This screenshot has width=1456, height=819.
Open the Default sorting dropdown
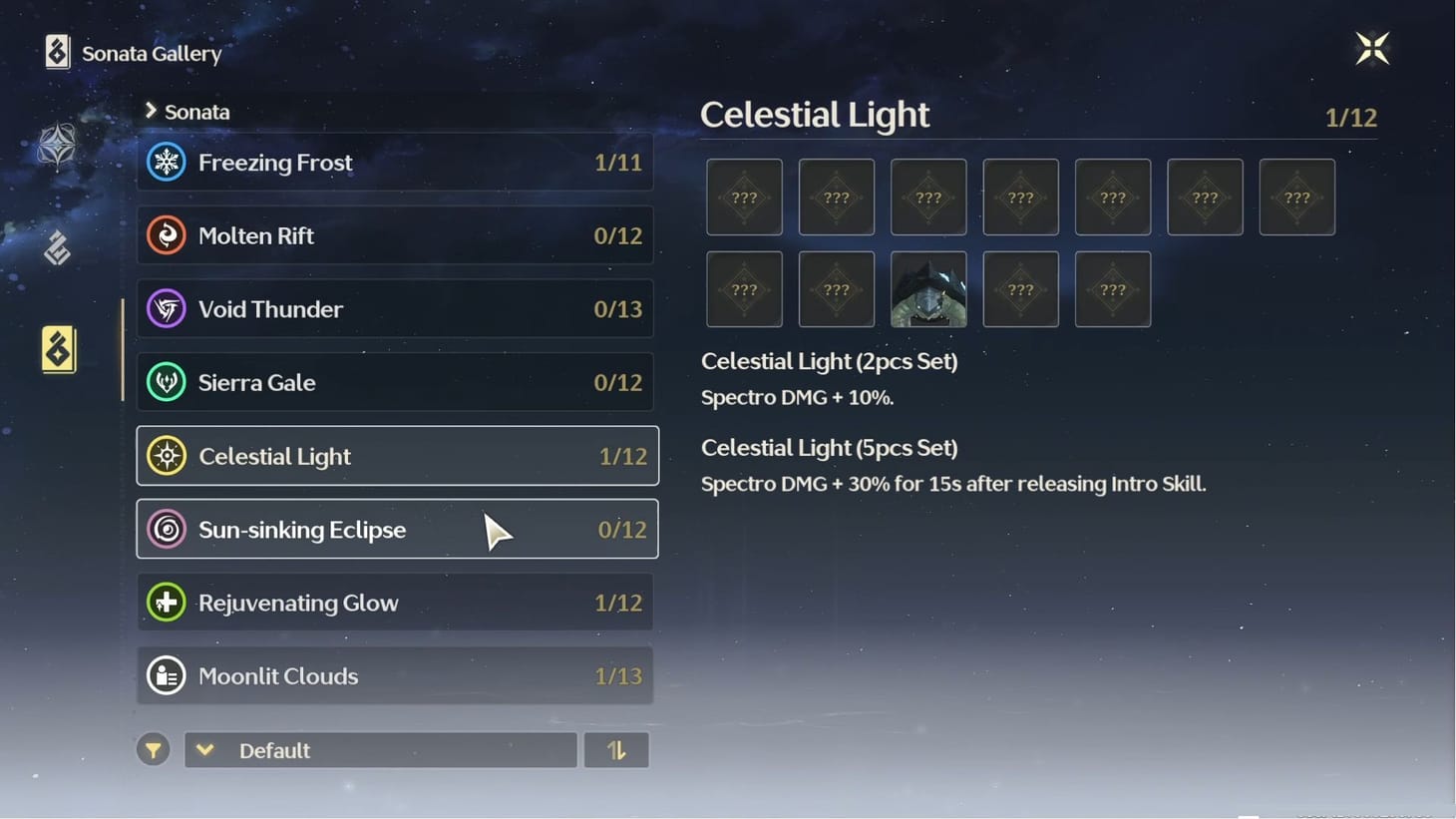380,750
